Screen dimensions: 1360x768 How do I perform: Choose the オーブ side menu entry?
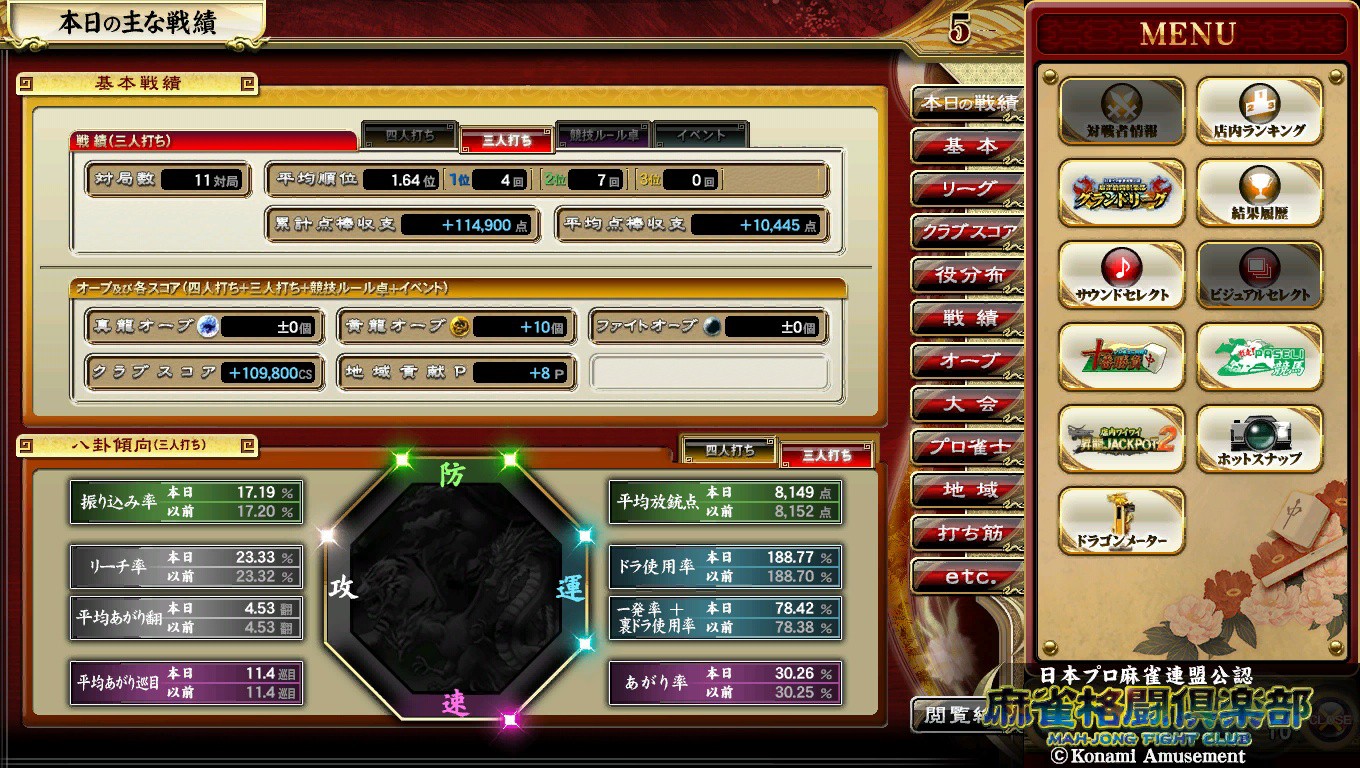click(968, 361)
